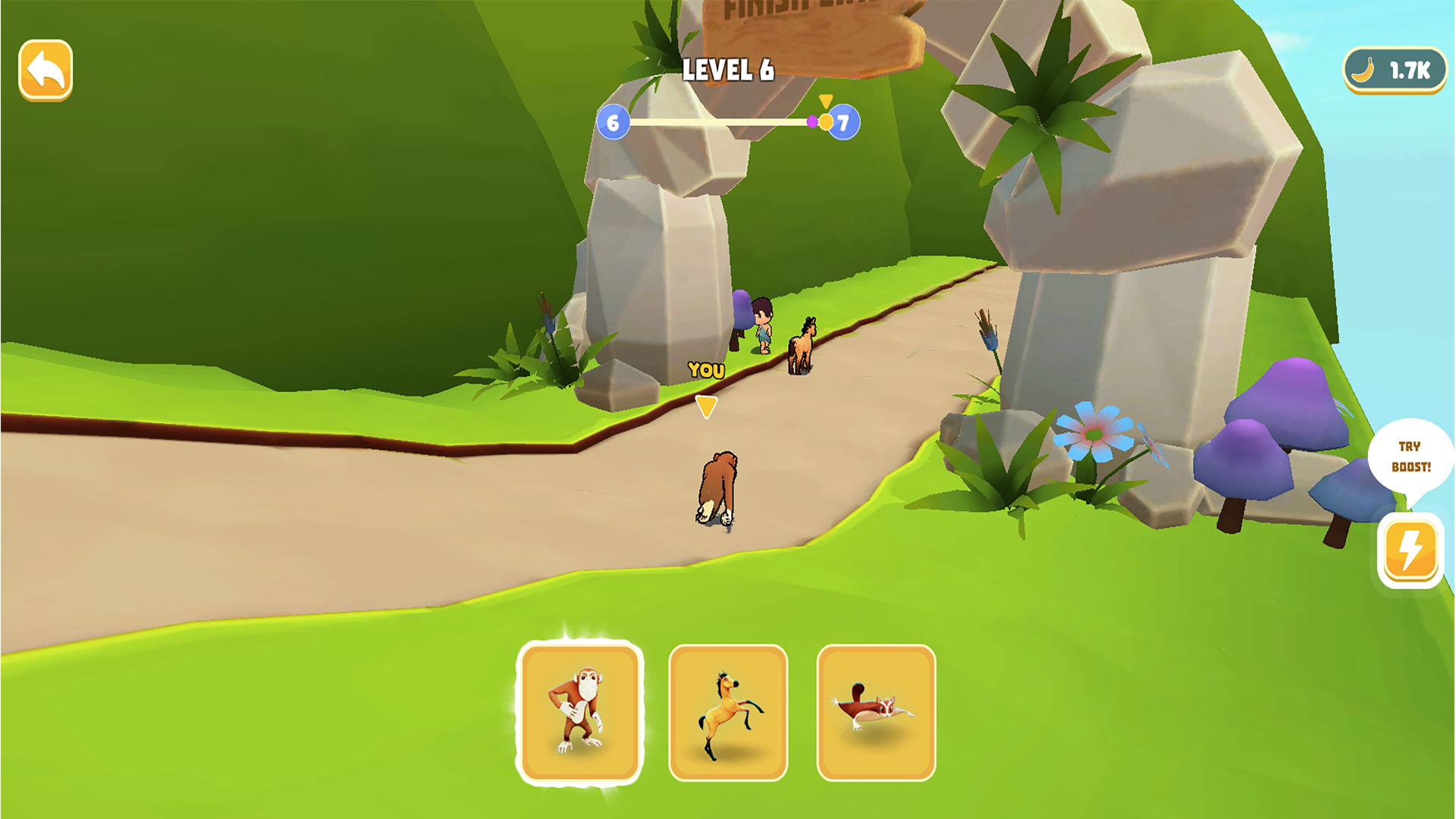Tap the yellow marker above the progress bar
This screenshot has height=819, width=1456.
pos(827,99)
